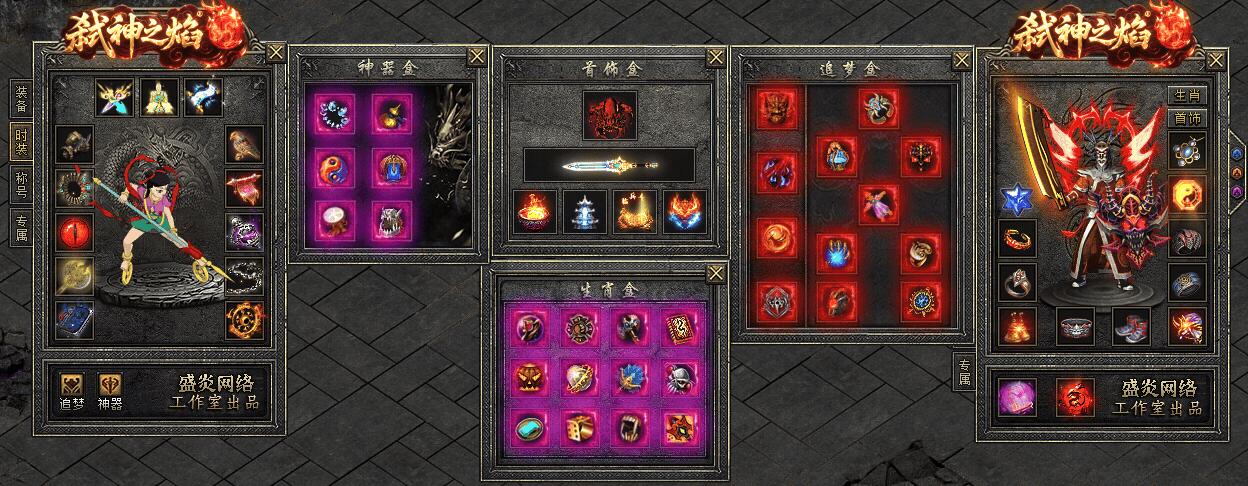Select the red demon mask in 追梦盒
Screen dimensions: 1248x486
tap(776, 107)
